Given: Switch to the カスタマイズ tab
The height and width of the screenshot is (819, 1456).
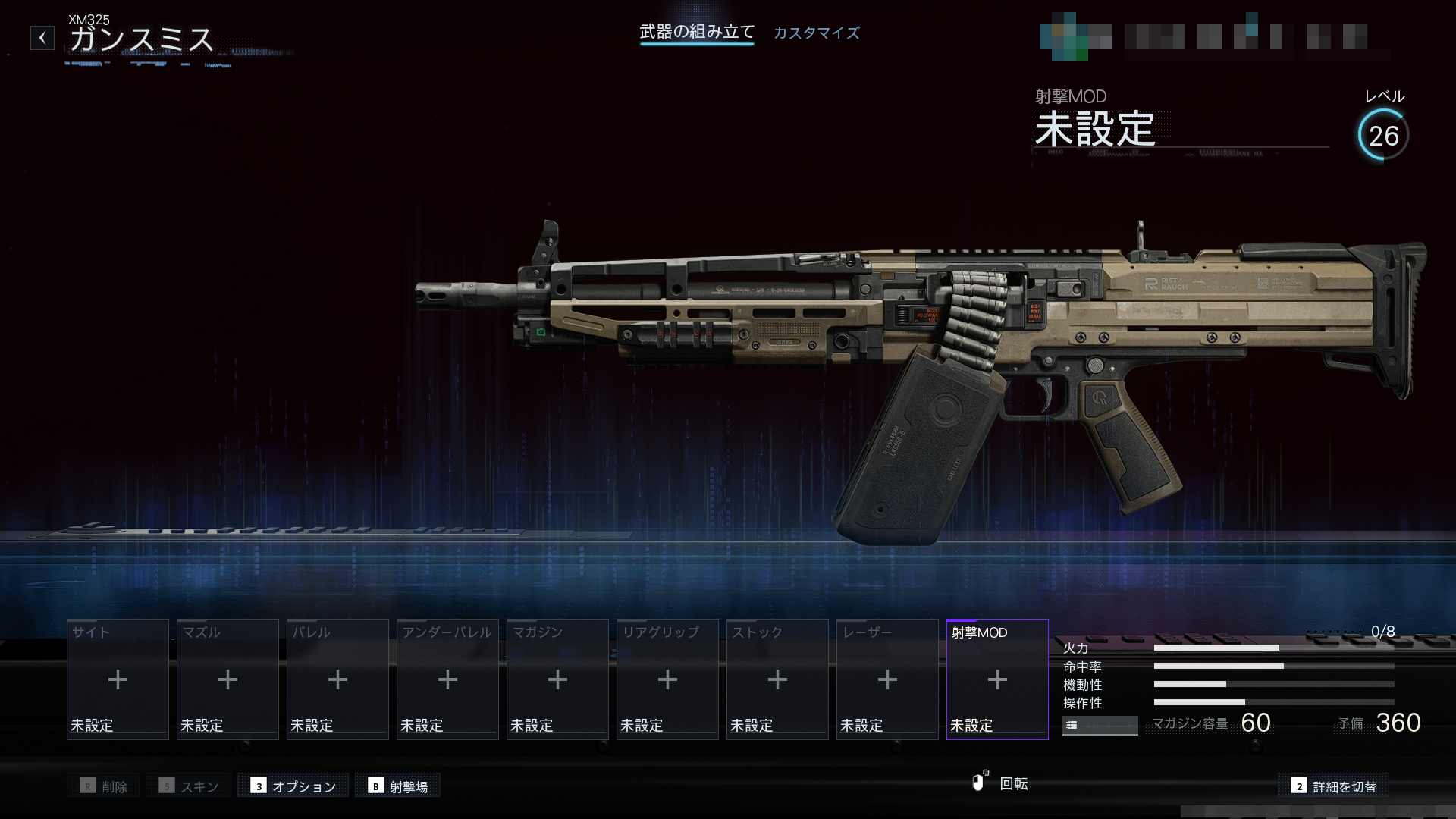Looking at the screenshot, I should coord(816,33).
